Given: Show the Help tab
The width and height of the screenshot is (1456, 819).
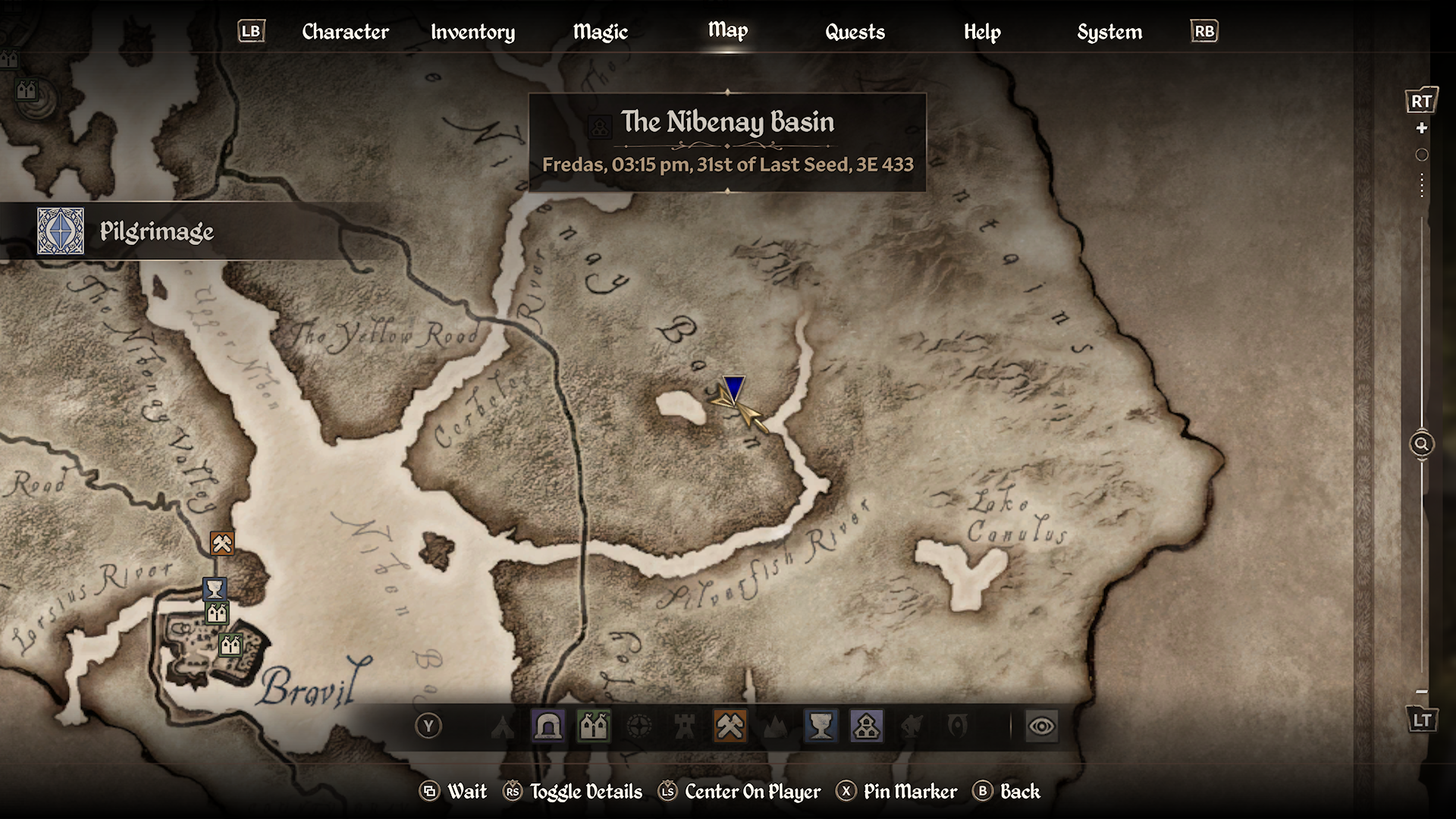Looking at the screenshot, I should 982,32.
